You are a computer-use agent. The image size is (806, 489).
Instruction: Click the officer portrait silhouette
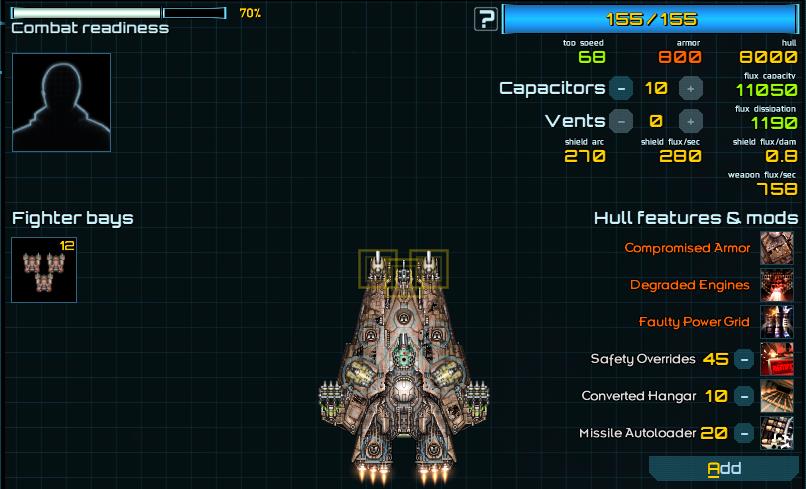point(61,102)
